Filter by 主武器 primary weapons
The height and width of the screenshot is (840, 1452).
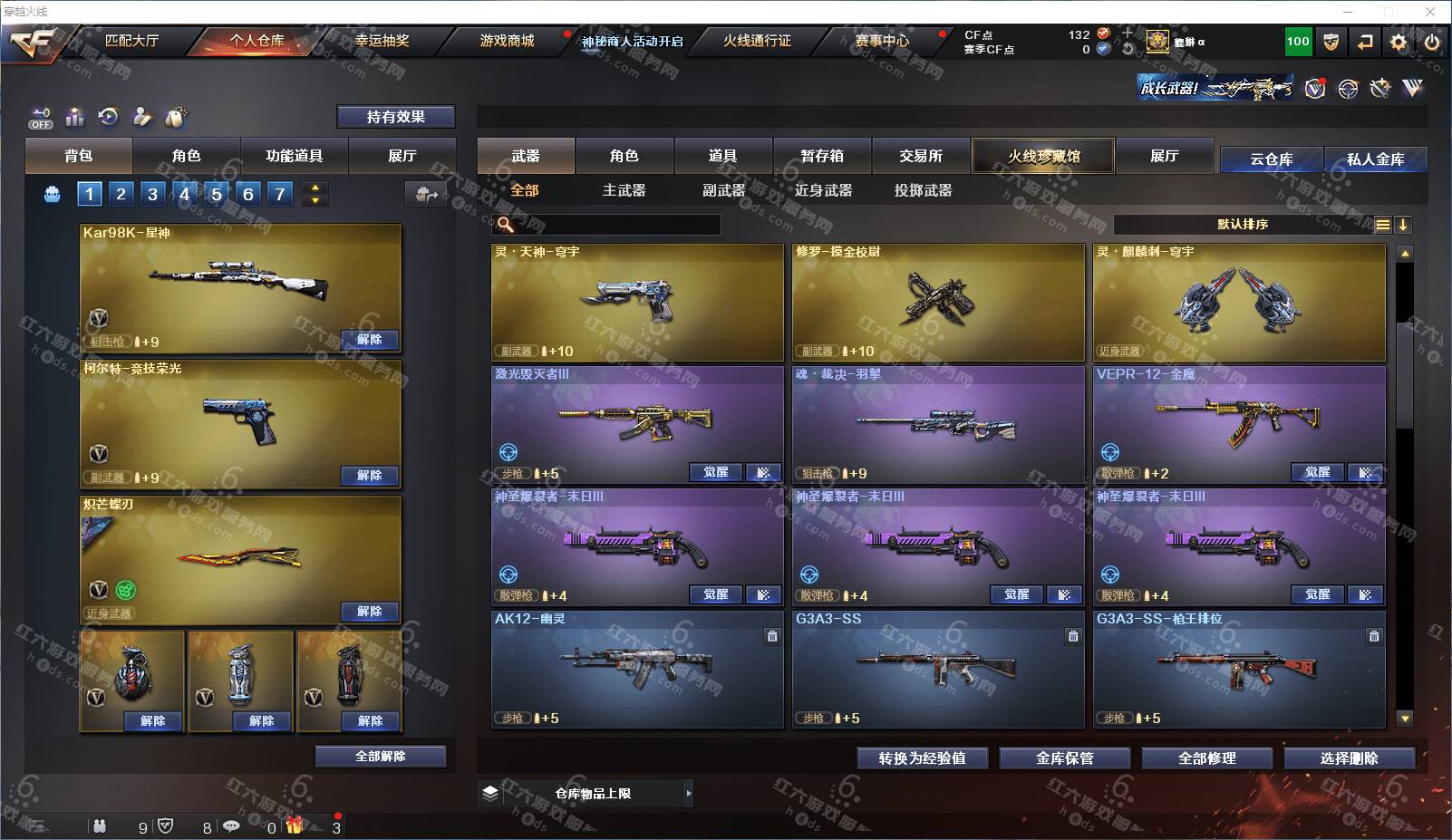click(624, 190)
